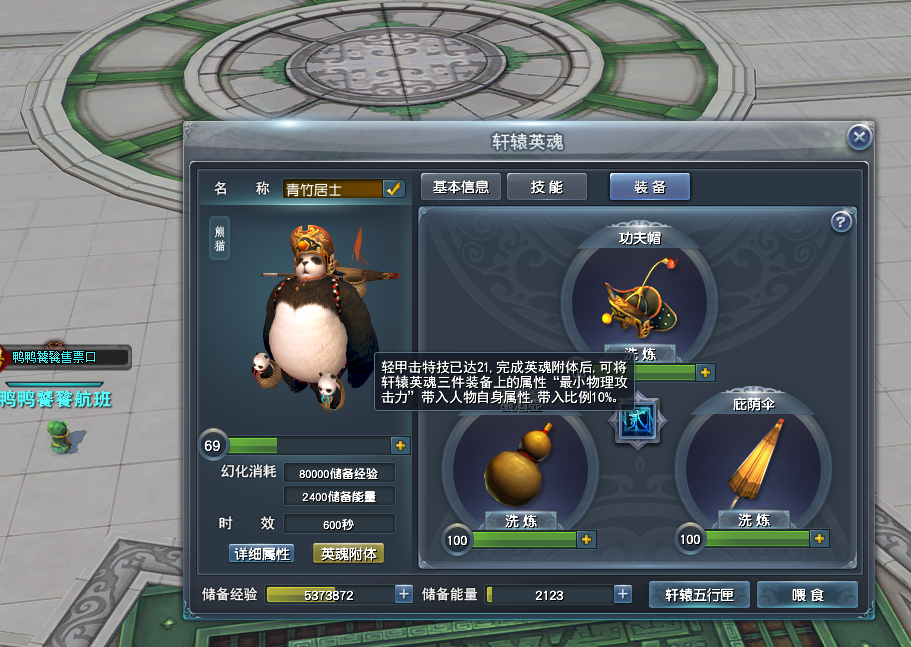
Task: Click the 喂食 feed button
Action: tap(807, 595)
